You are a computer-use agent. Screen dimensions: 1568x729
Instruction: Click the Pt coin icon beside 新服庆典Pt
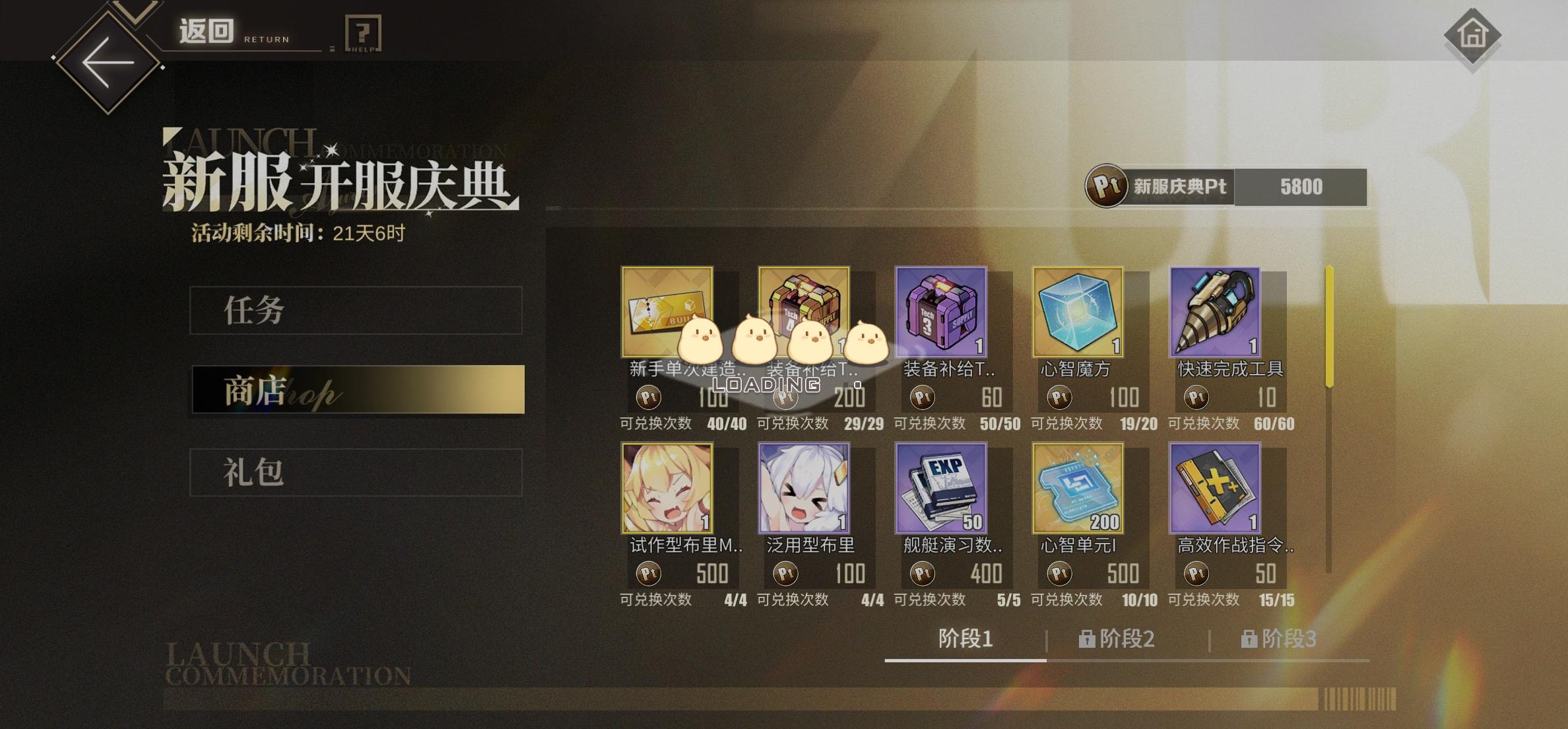pos(1108,187)
